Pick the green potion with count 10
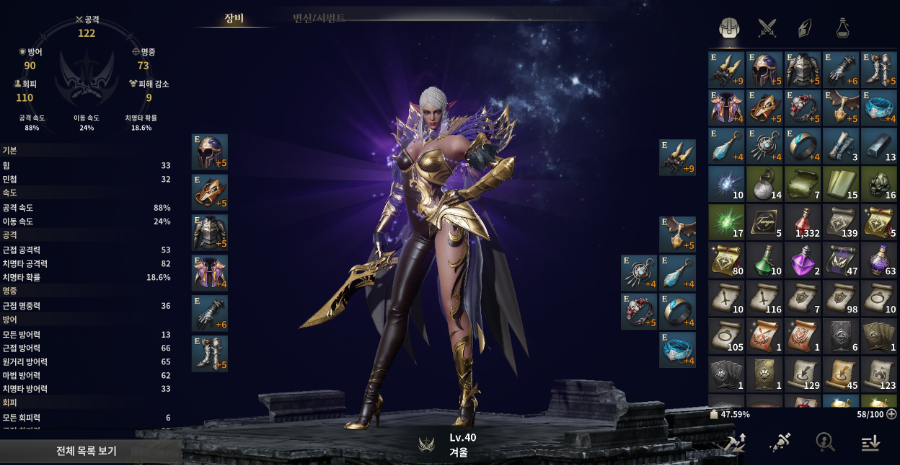Viewport: 900px width, 465px height. pyautogui.click(x=764, y=260)
